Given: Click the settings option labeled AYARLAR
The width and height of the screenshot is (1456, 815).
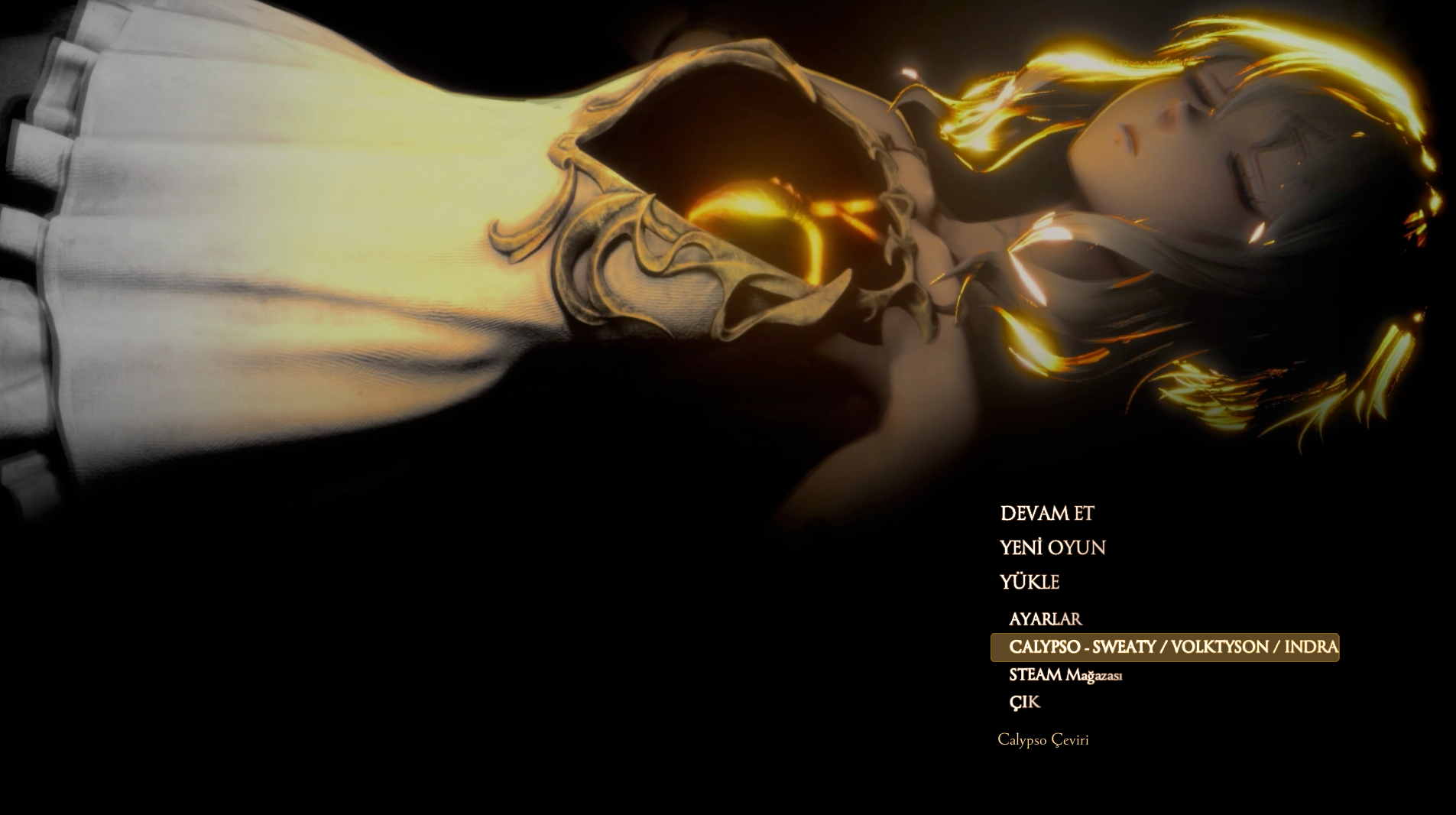Looking at the screenshot, I should pyautogui.click(x=1045, y=619).
